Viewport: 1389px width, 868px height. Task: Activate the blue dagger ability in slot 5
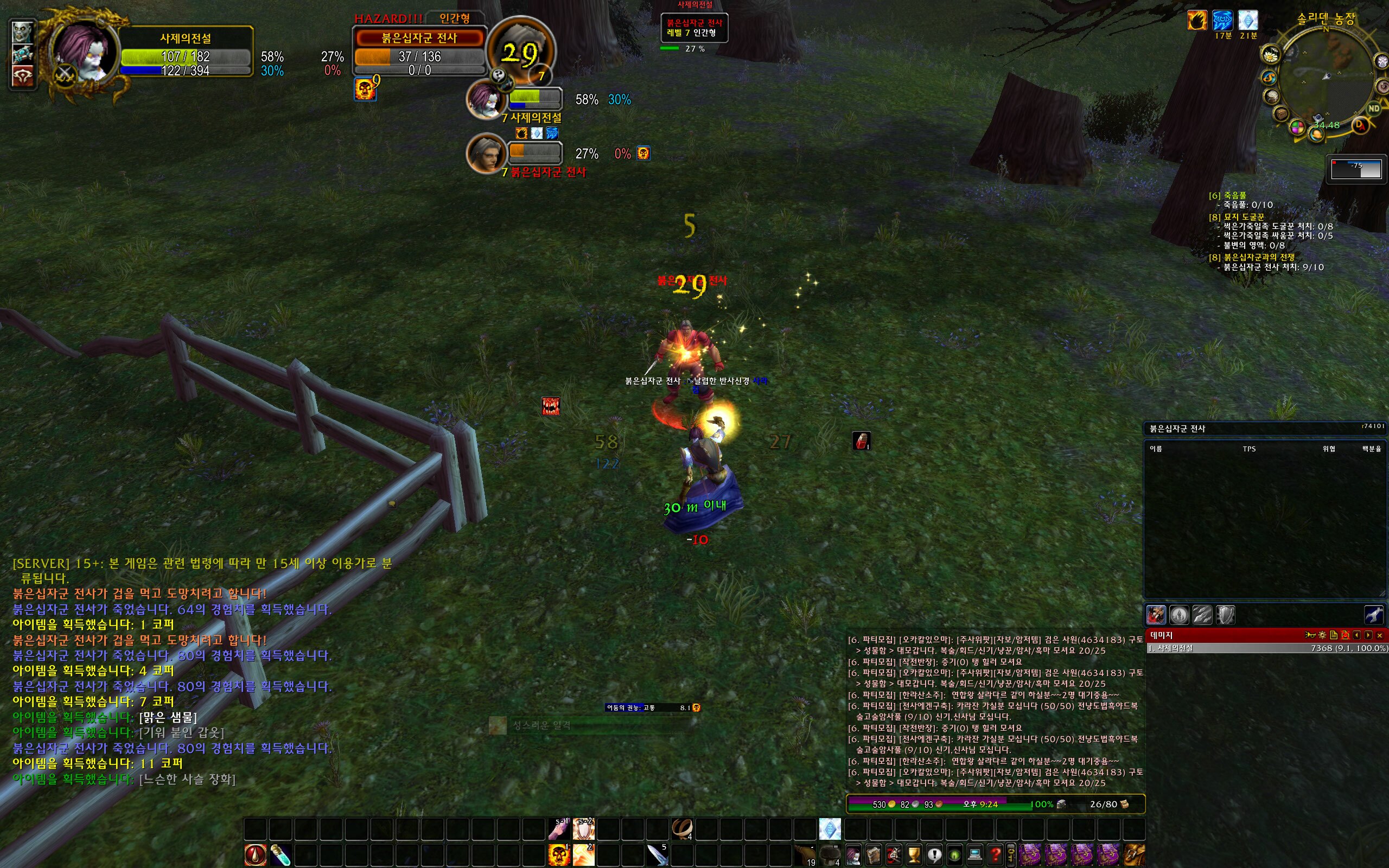658,855
